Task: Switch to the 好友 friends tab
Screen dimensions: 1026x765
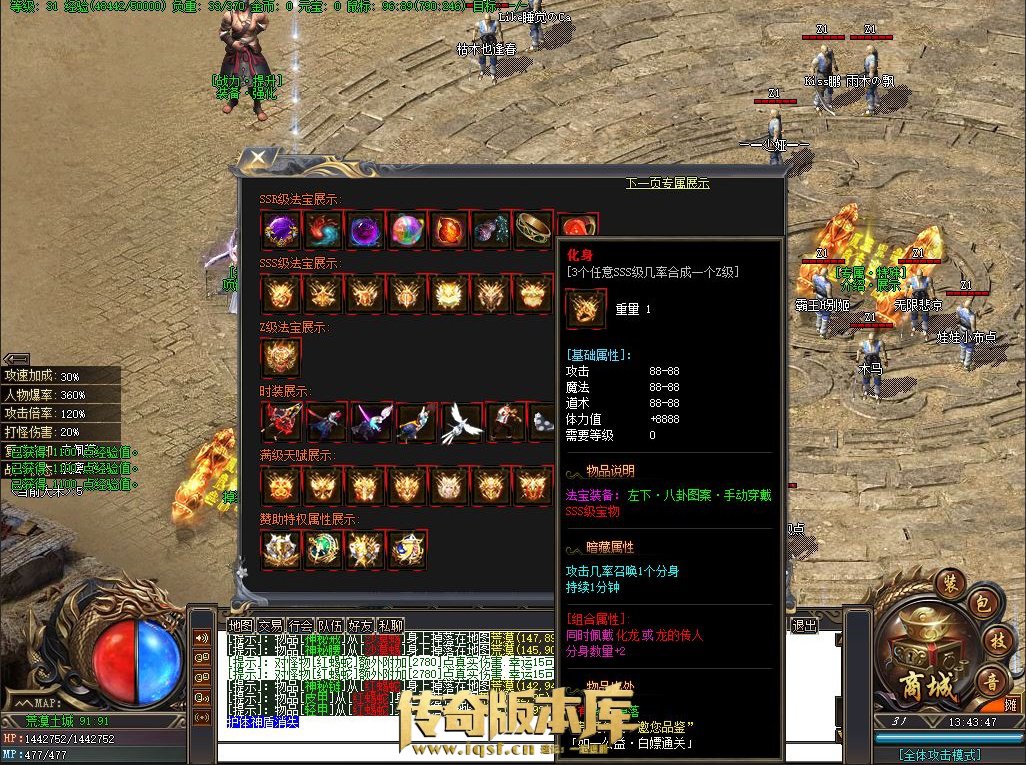Action: [361, 625]
